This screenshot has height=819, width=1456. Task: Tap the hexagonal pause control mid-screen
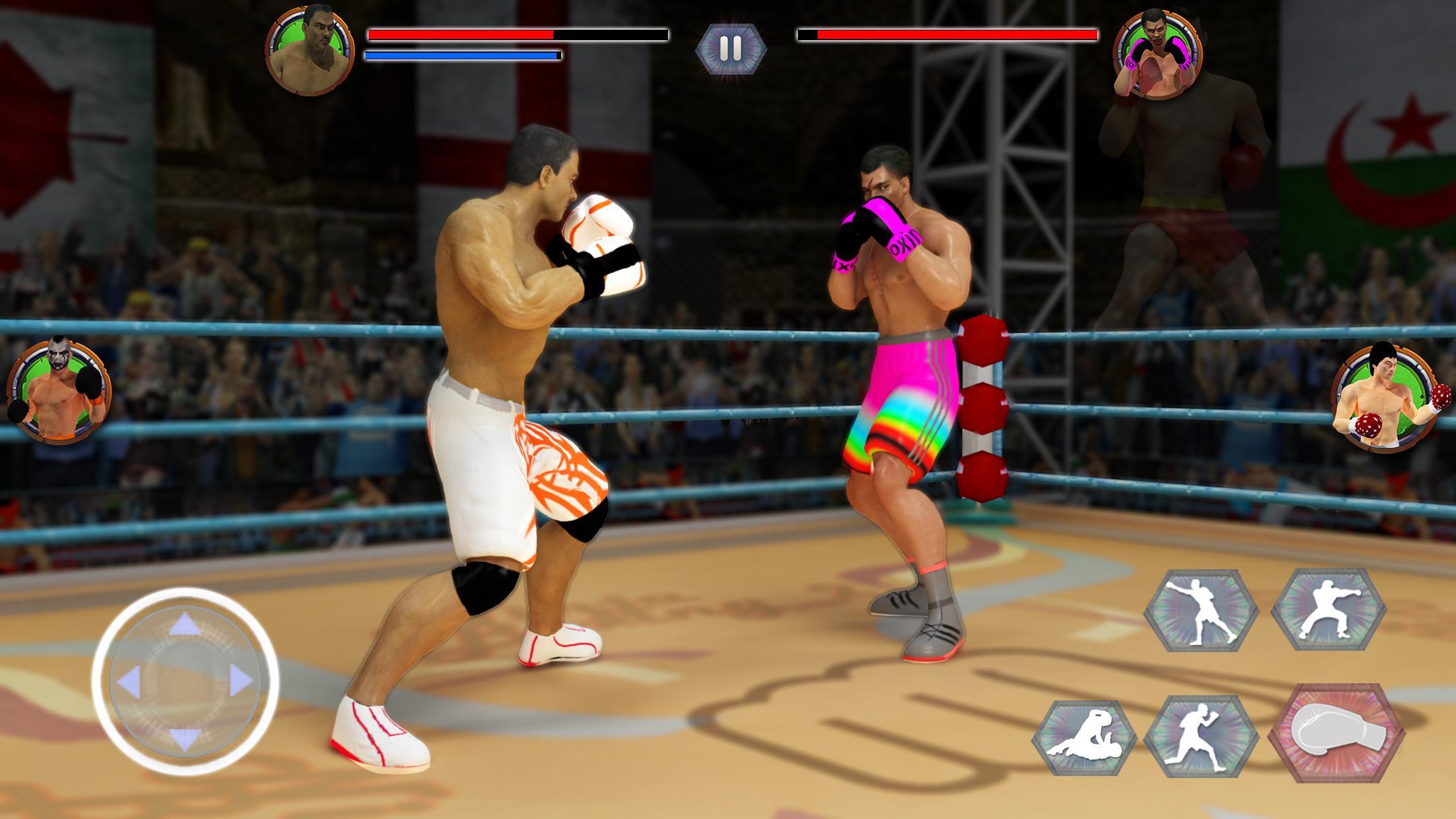(x=731, y=47)
